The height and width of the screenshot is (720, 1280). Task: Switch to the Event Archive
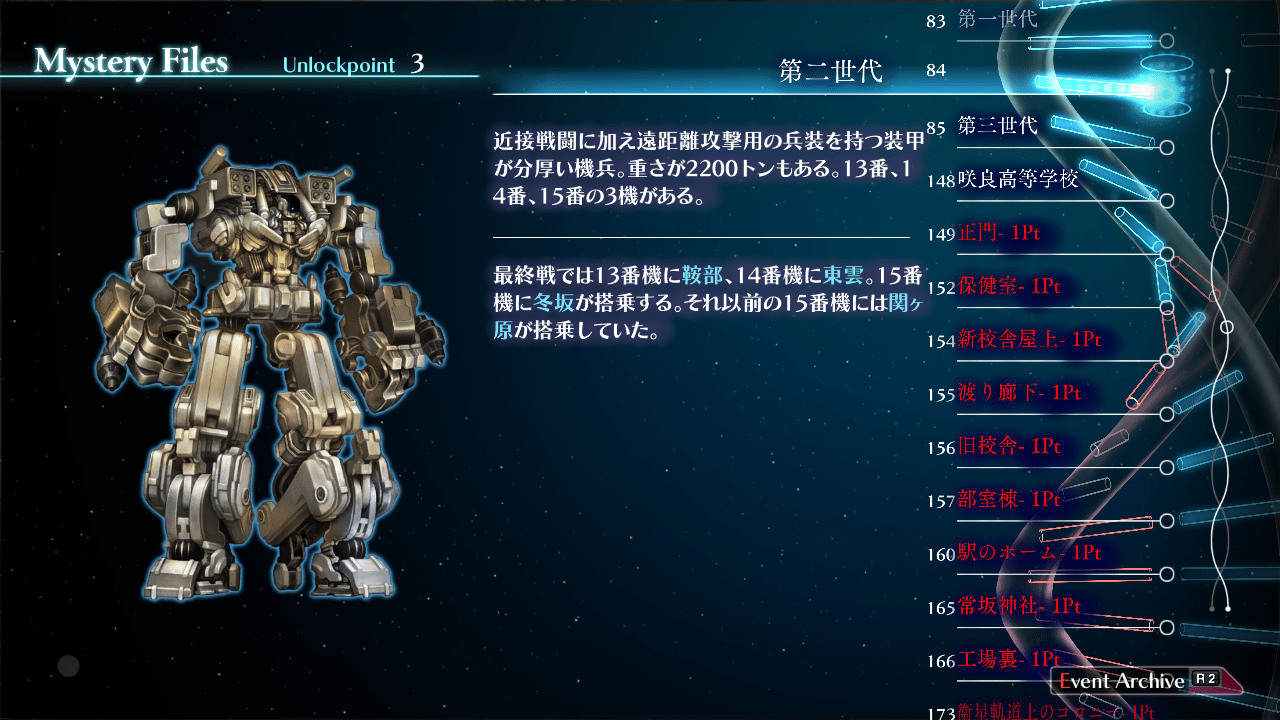point(1137,681)
